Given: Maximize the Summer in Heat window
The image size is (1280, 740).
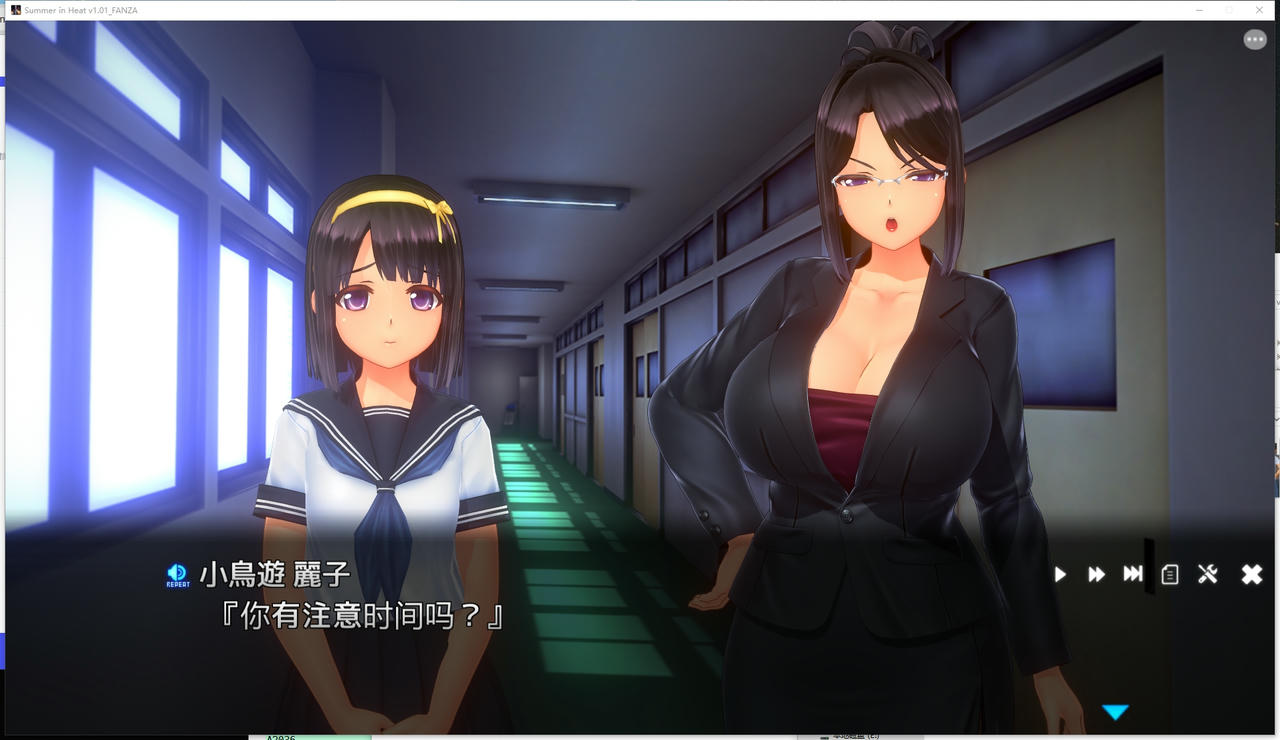Looking at the screenshot, I should [1228, 10].
